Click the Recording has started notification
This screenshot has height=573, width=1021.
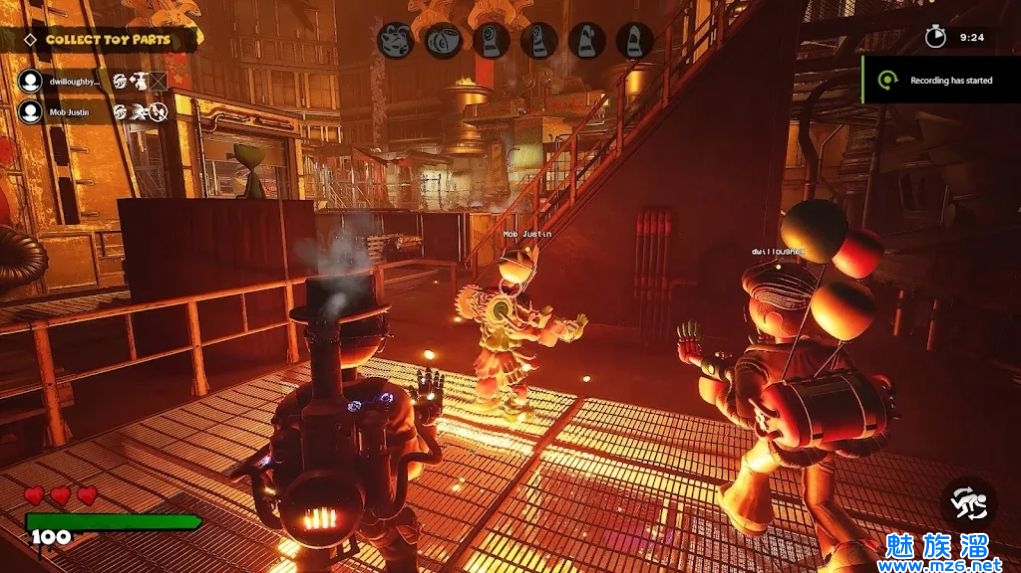(x=940, y=80)
